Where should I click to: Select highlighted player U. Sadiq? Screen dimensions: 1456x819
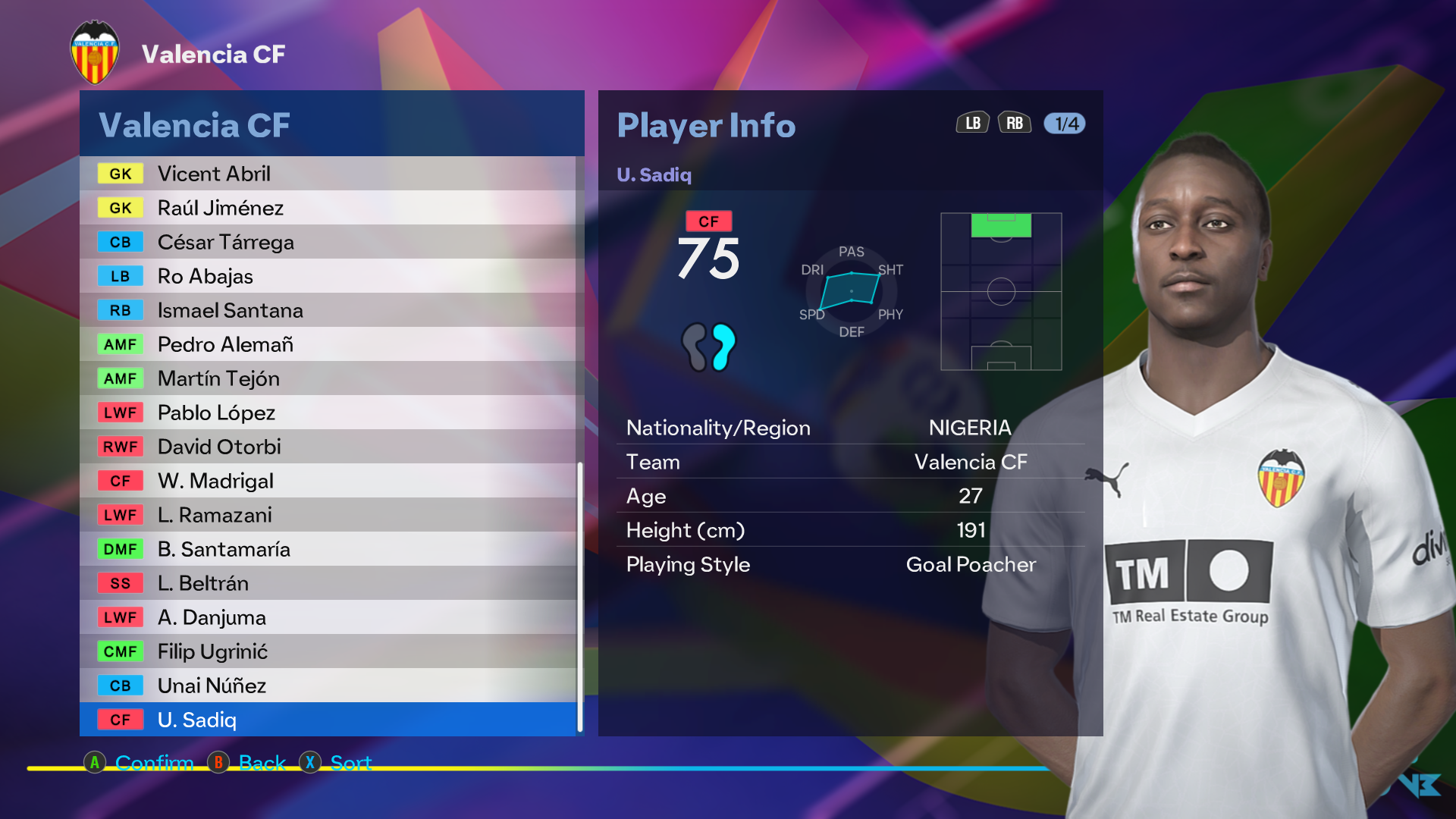click(328, 720)
